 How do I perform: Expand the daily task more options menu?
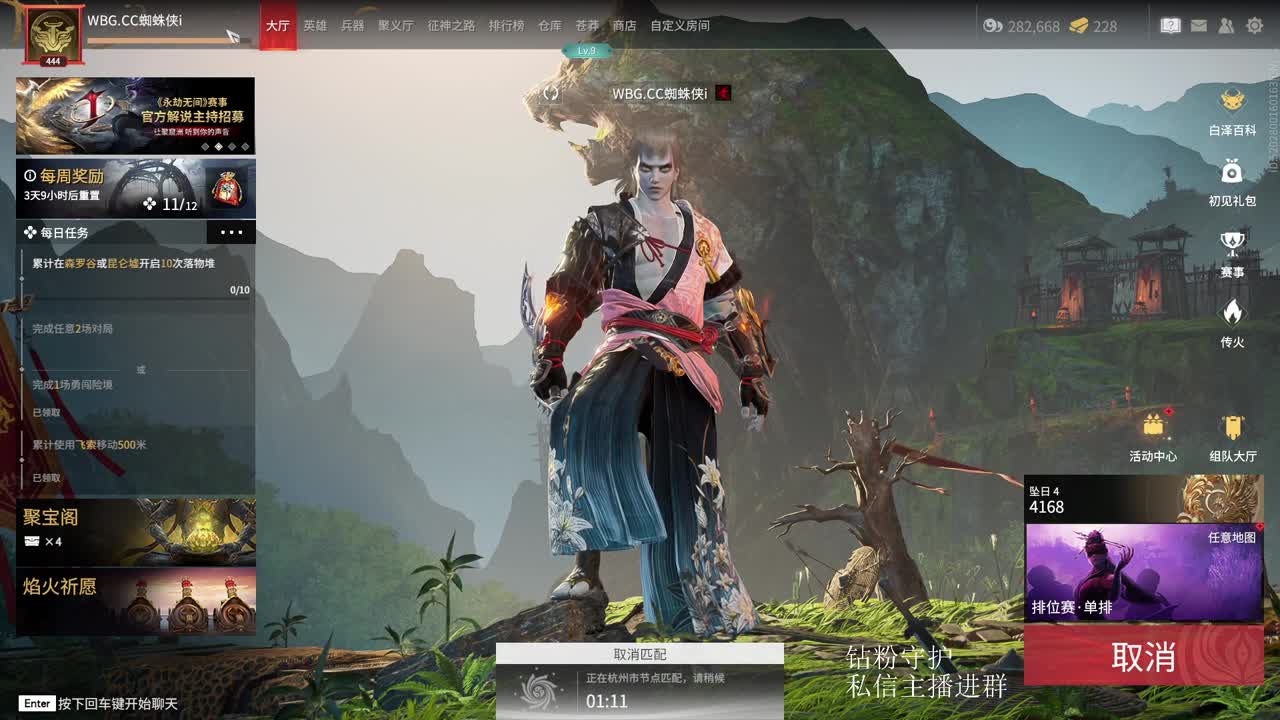233,232
